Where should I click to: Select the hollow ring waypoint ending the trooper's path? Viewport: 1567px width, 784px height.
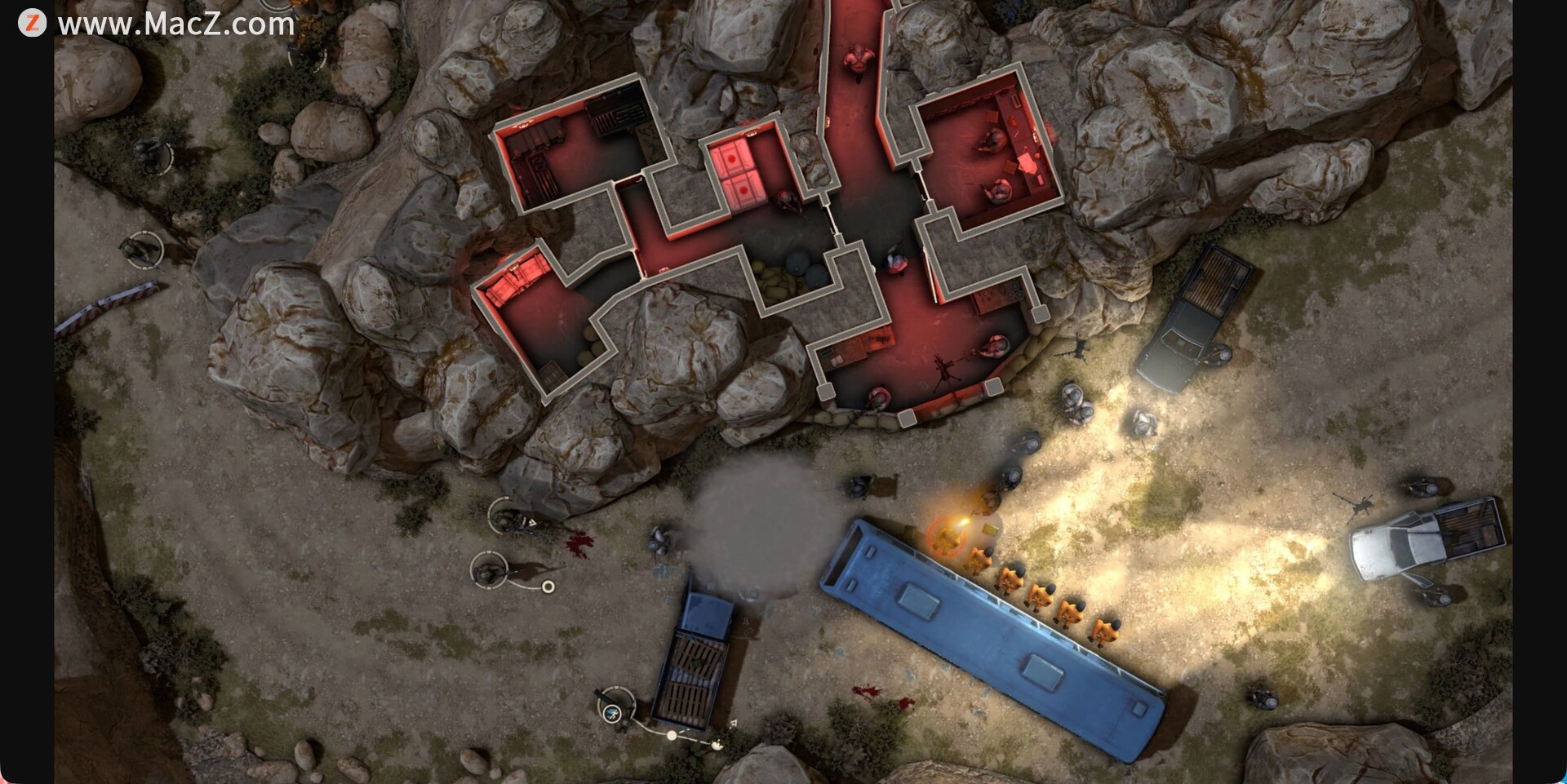(548, 587)
